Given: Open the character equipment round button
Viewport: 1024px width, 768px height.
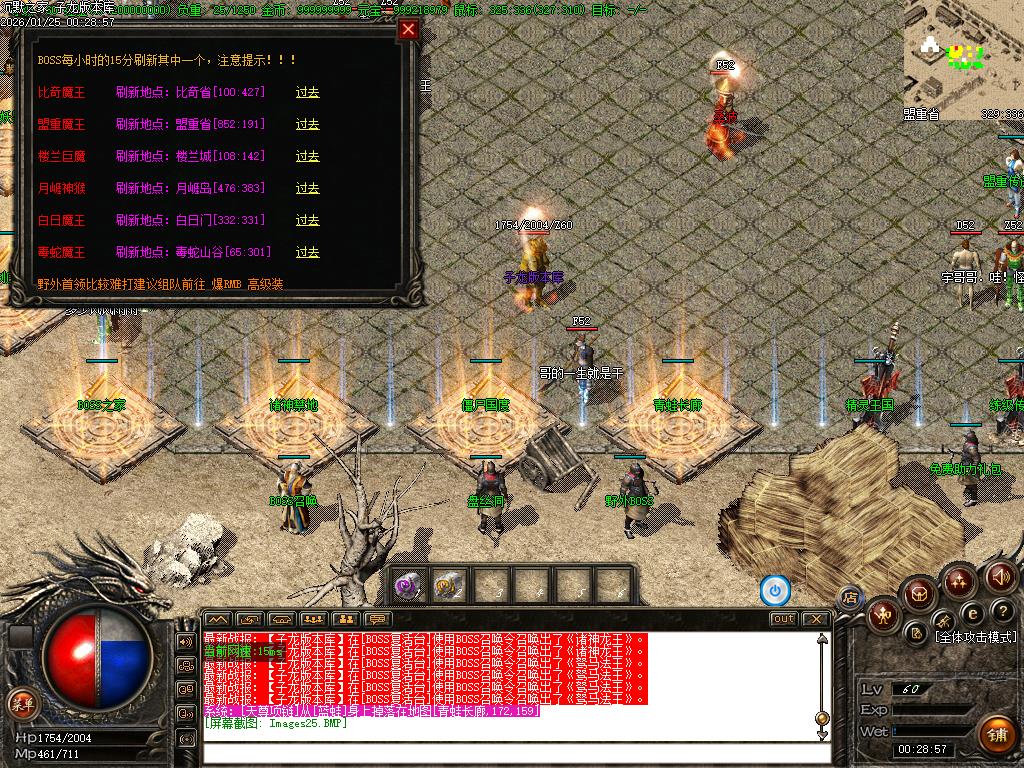Looking at the screenshot, I should tap(882, 614).
